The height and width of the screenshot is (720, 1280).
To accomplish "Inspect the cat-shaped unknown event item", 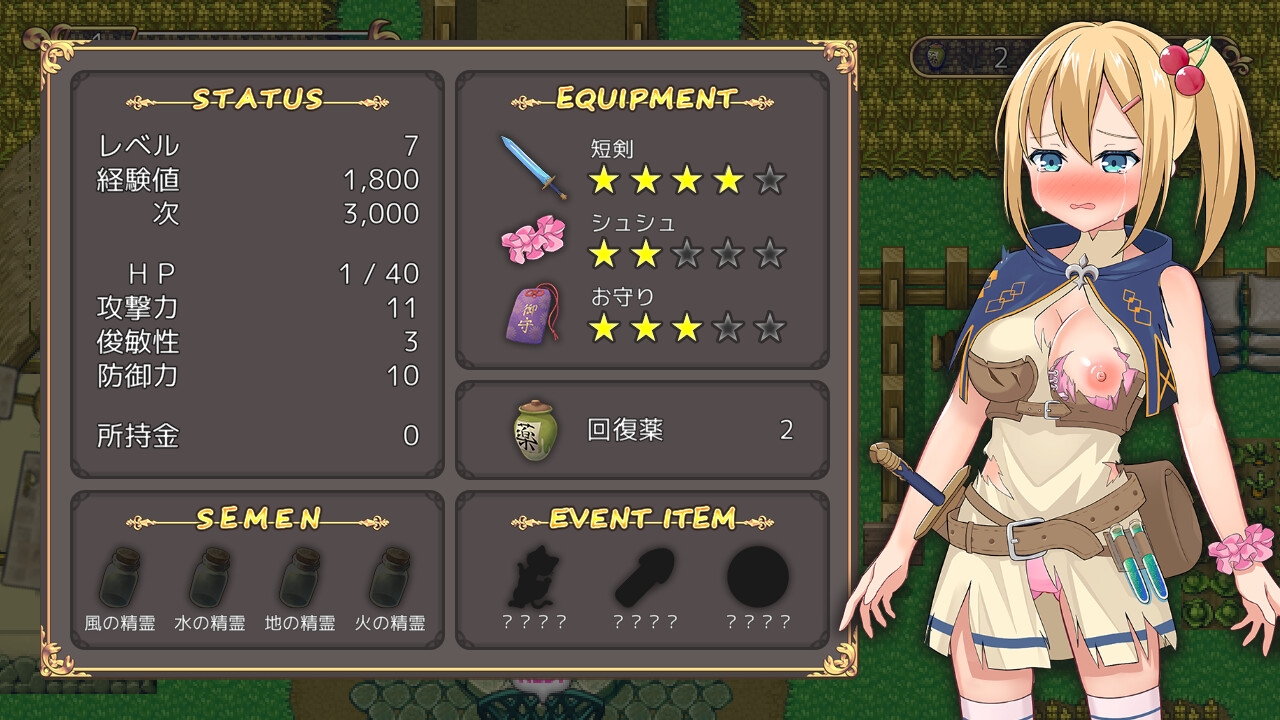I will pyautogui.click(x=532, y=578).
